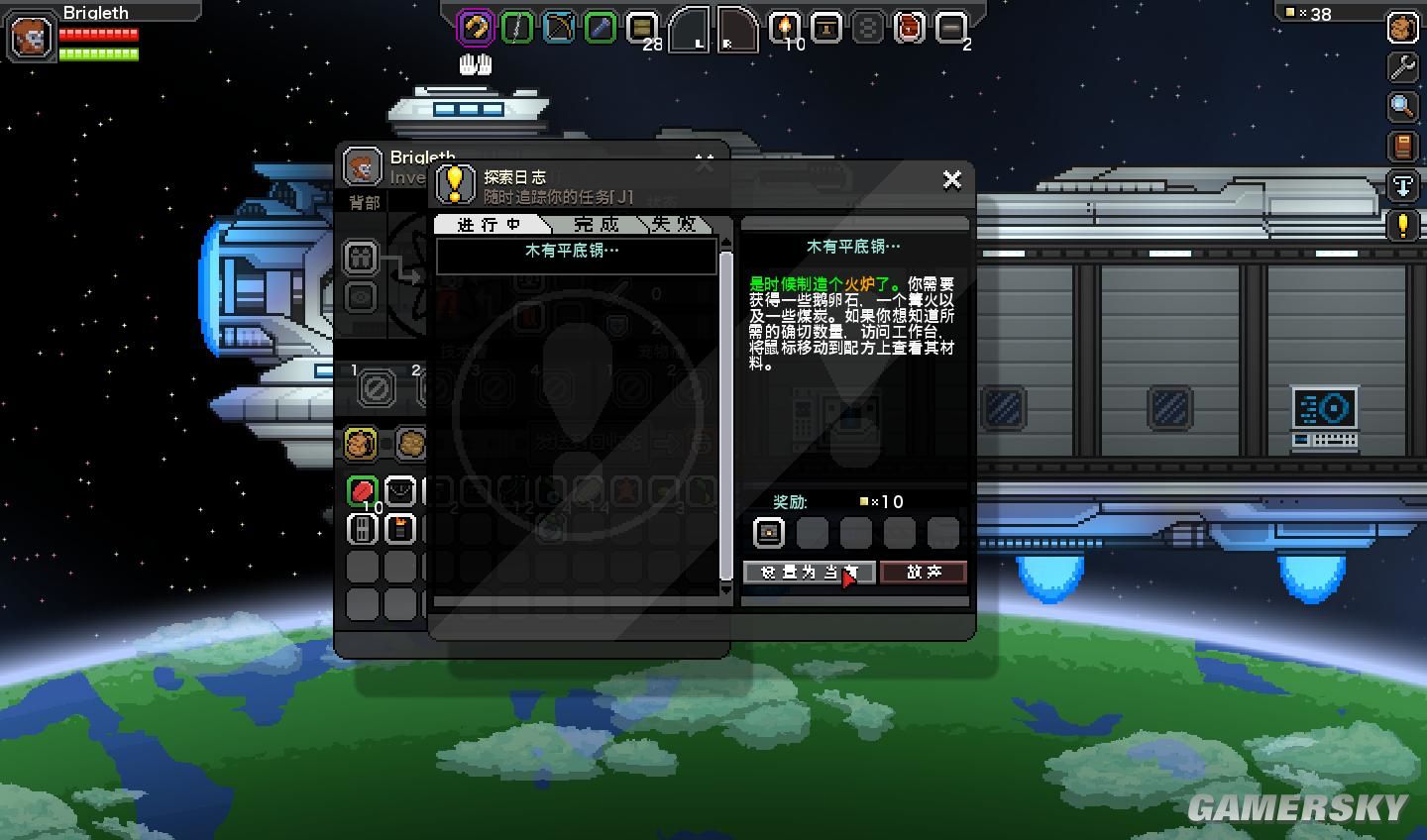Open the codex book icon
This screenshot has height=840, width=1427.
(x=1402, y=146)
